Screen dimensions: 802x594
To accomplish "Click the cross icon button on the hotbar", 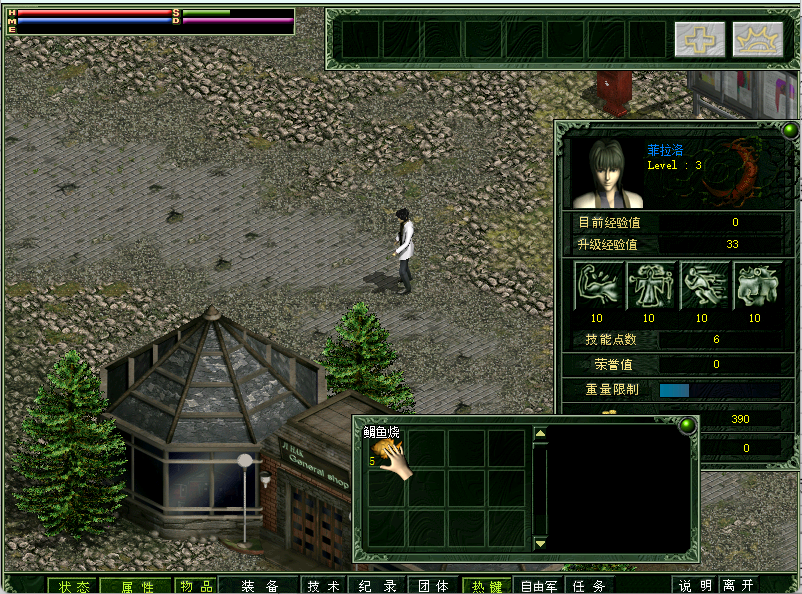I will click(700, 39).
